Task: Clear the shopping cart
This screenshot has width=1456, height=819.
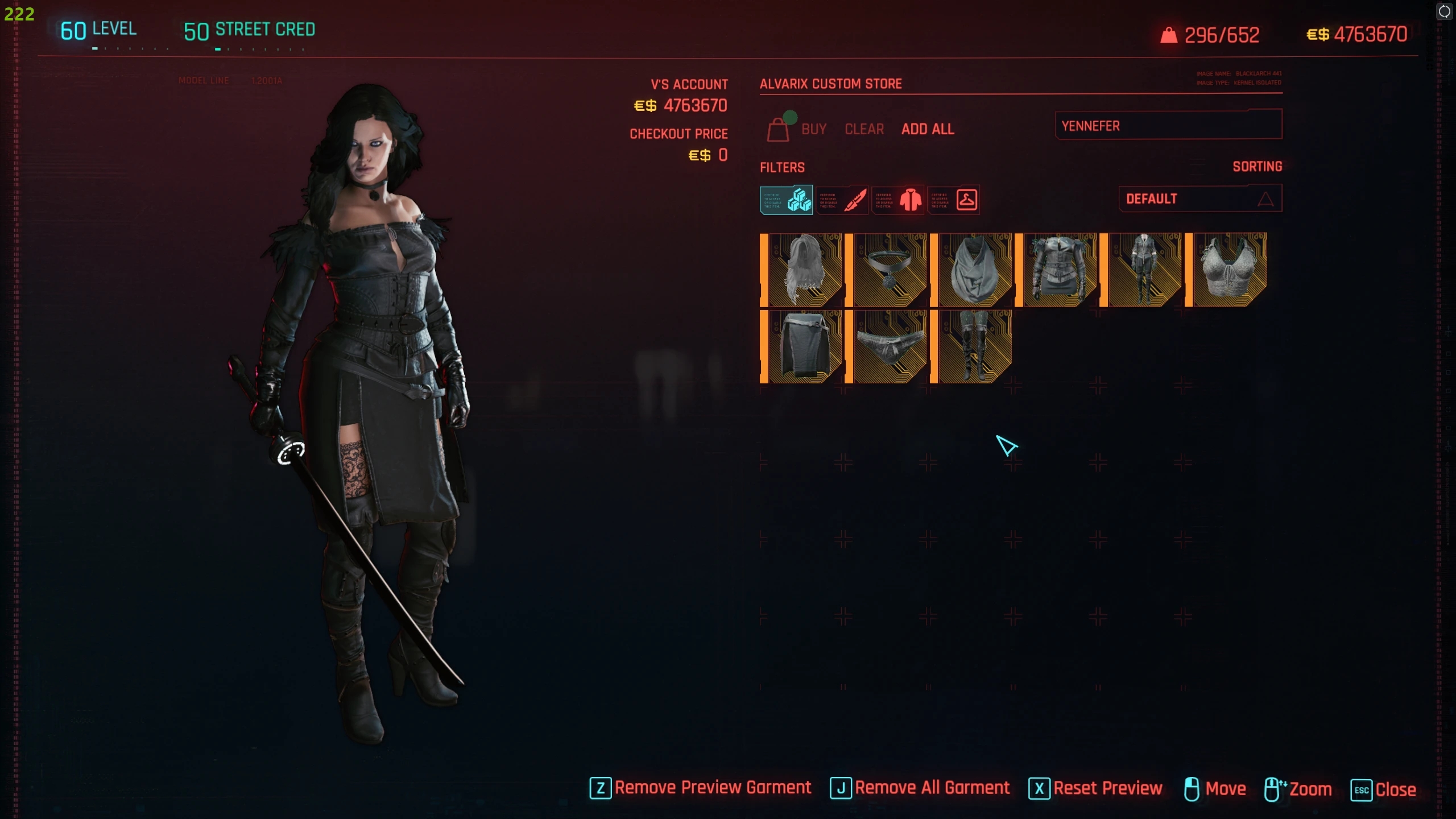Action: coord(864,129)
